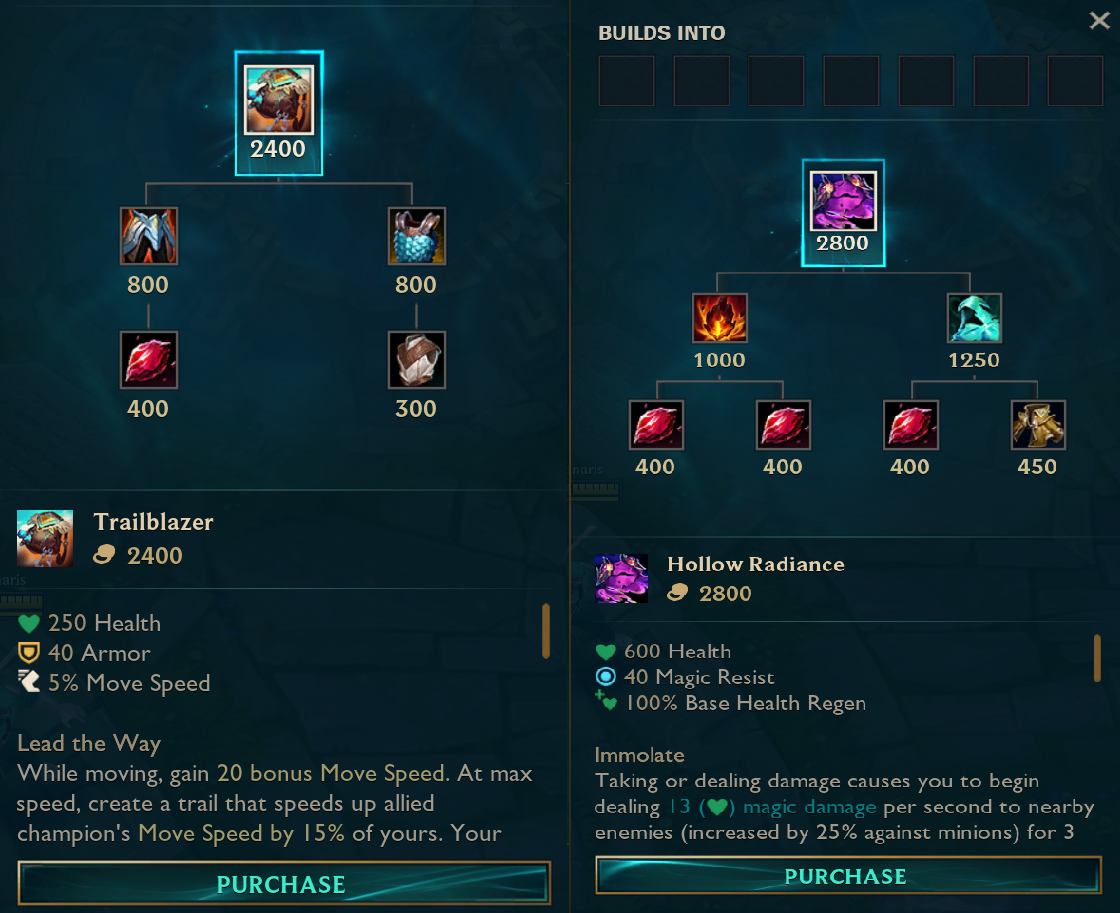Select the Hollow Radiance icon in the build tree

pos(843,202)
